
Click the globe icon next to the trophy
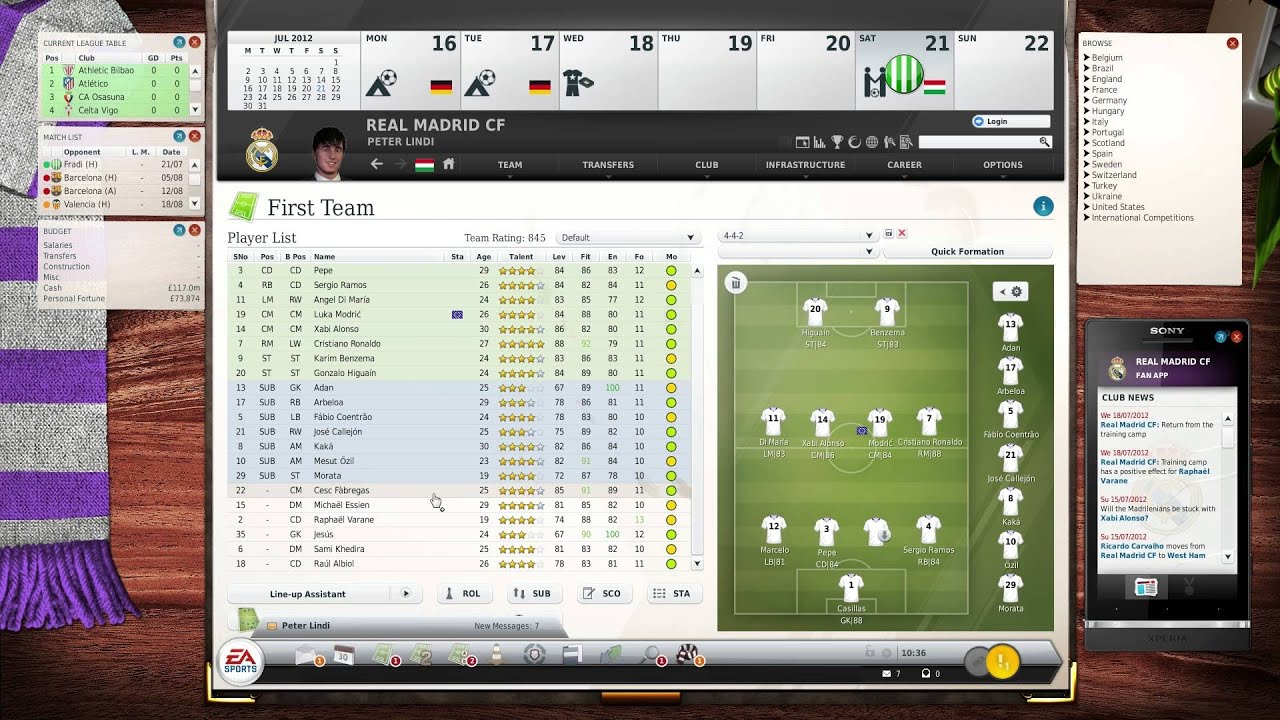[871, 142]
